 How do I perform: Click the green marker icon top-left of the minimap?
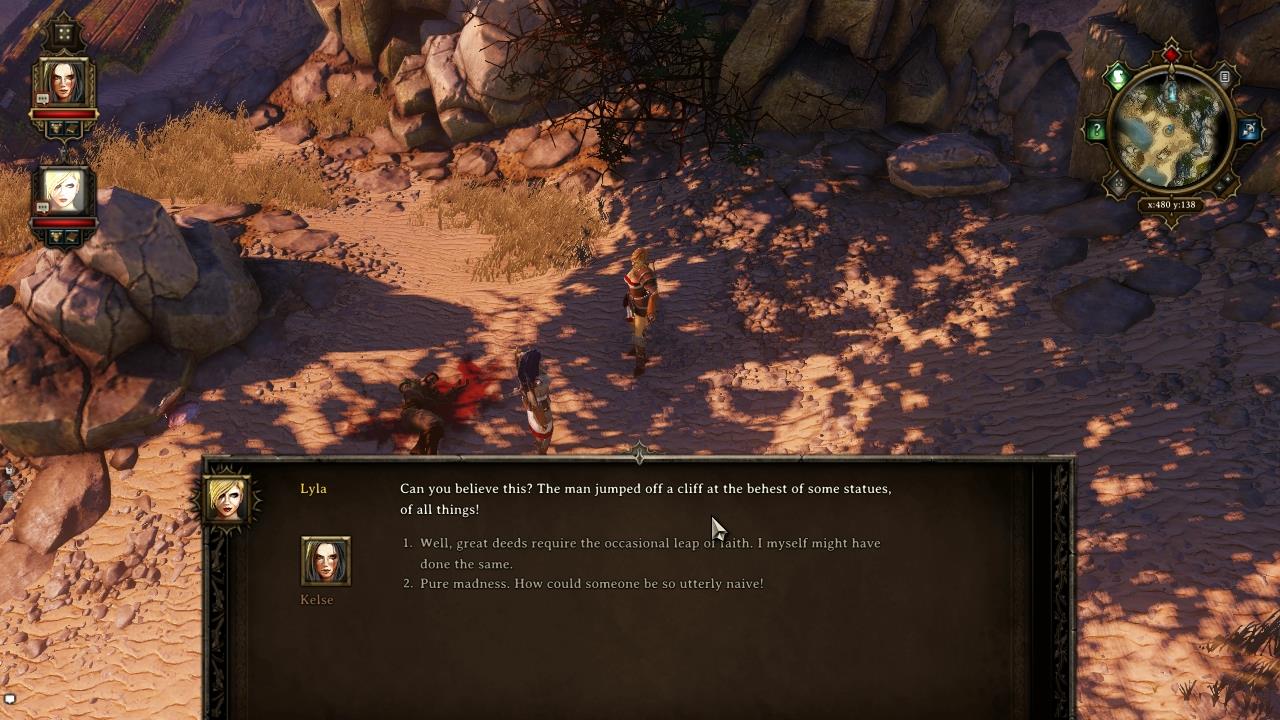pos(1116,76)
